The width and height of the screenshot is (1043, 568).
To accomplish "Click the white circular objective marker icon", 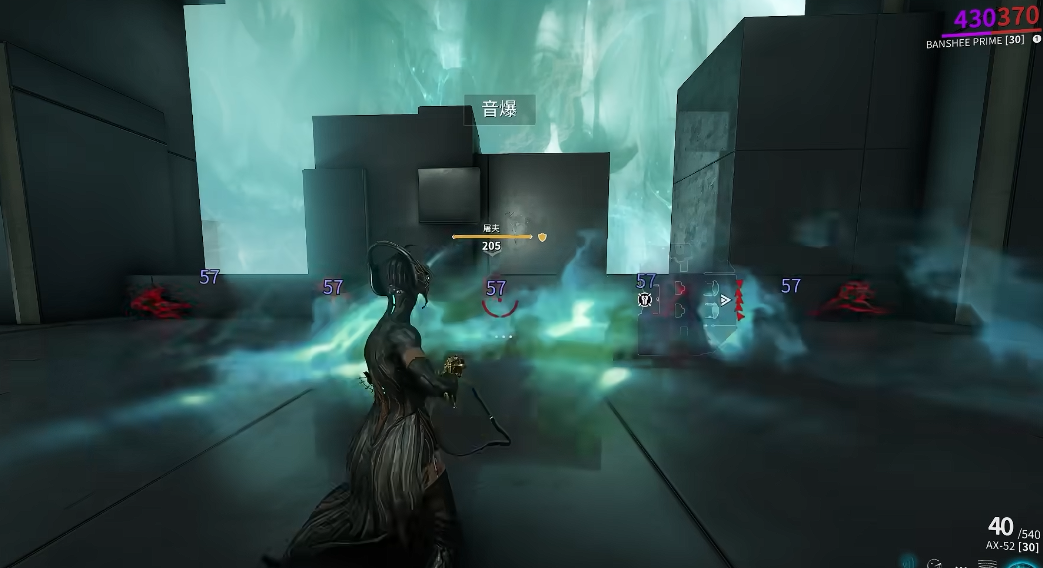I will tap(646, 299).
